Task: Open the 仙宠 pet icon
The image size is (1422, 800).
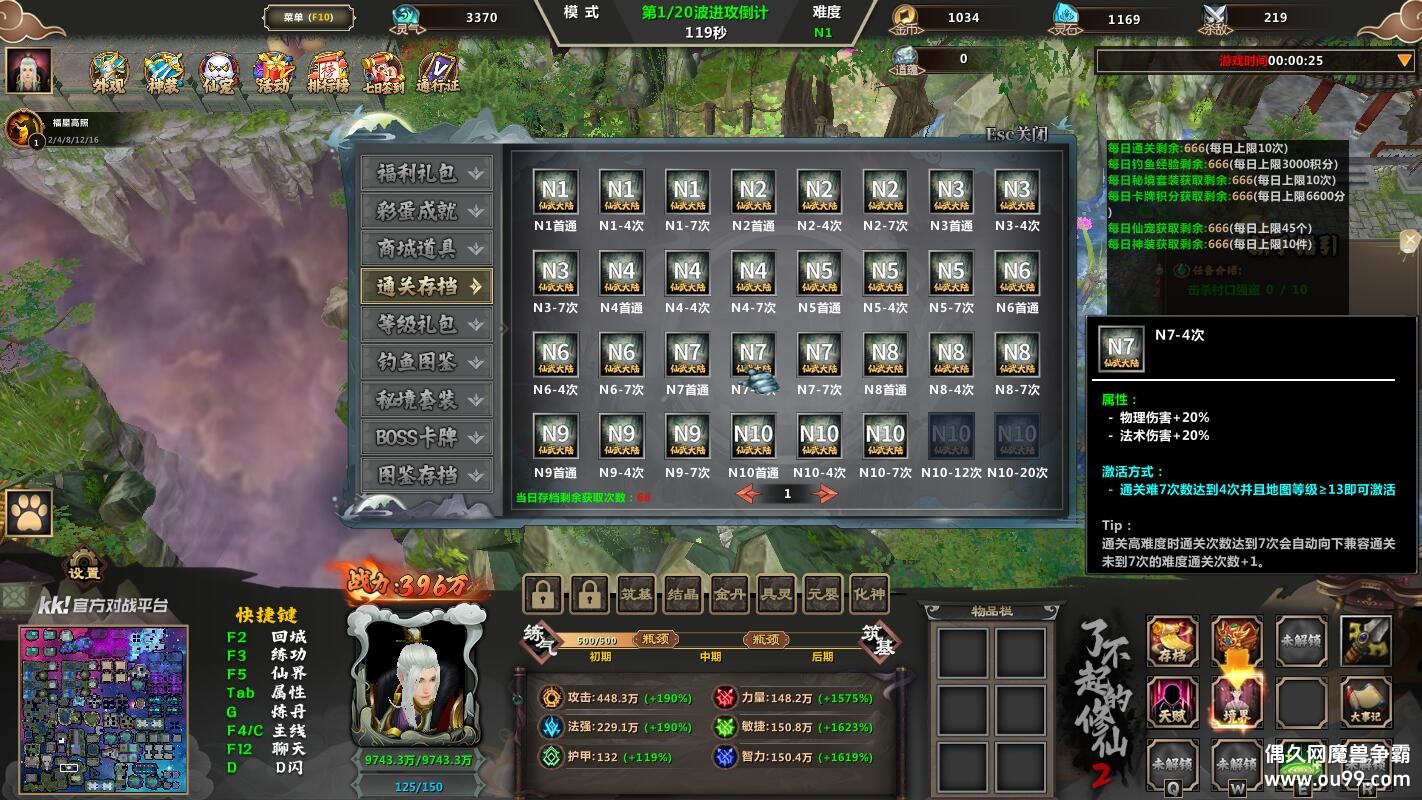Action: [218, 72]
